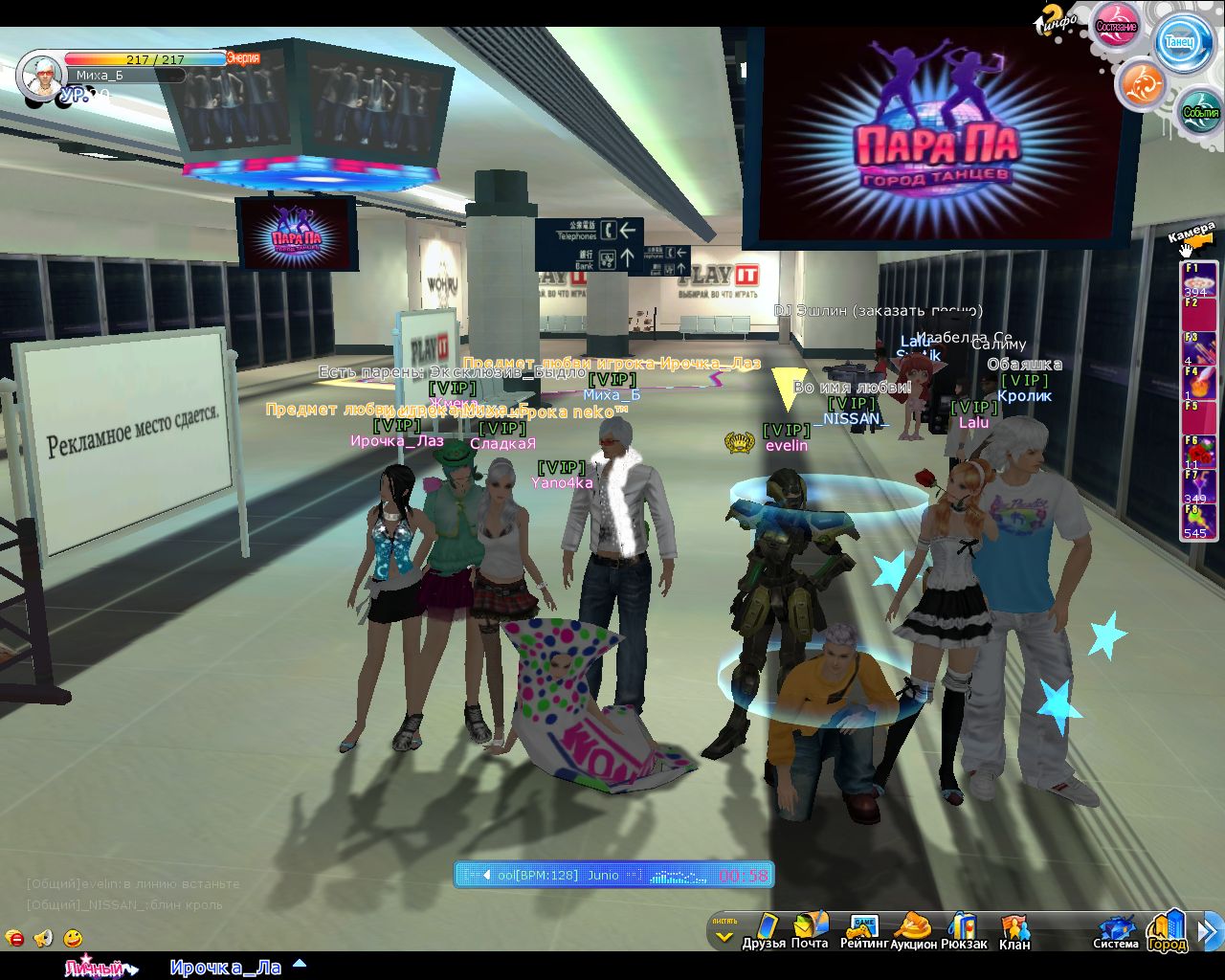Open the Состязание competition mode

click(x=1116, y=25)
